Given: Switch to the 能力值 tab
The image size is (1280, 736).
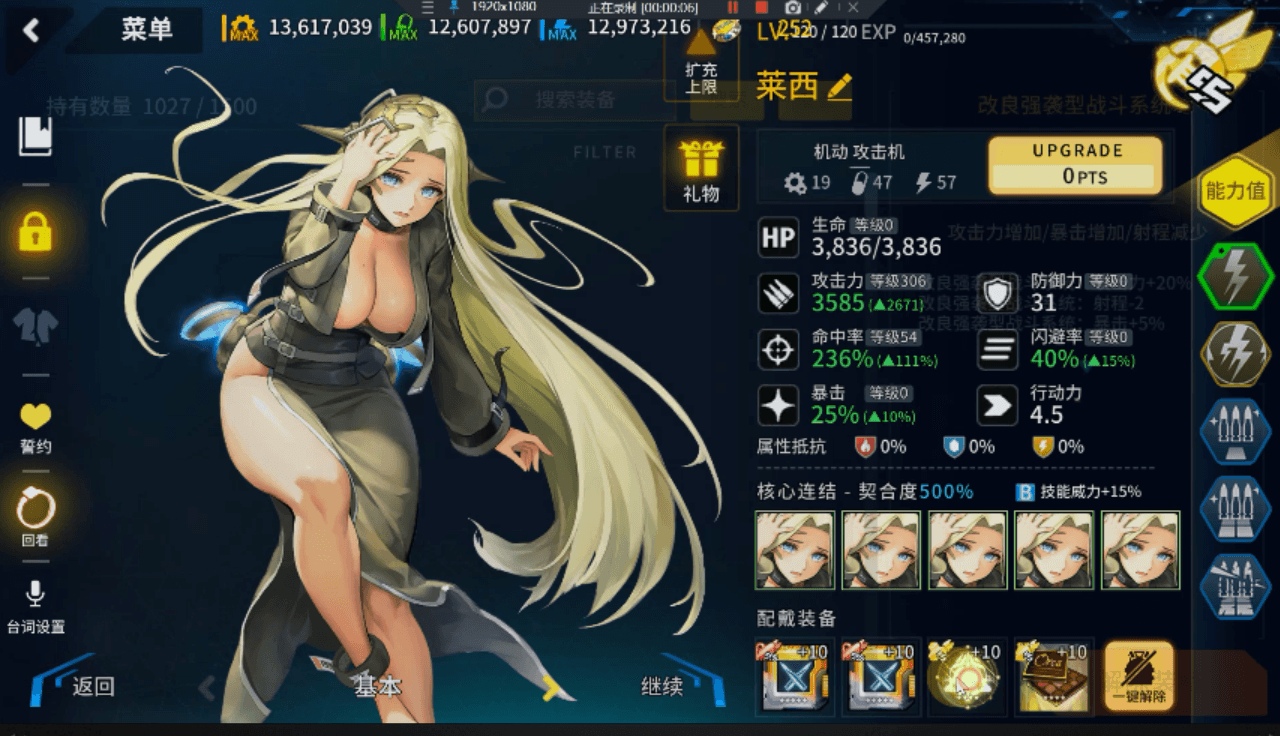Looking at the screenshot, I should [x=1235, y=190].
